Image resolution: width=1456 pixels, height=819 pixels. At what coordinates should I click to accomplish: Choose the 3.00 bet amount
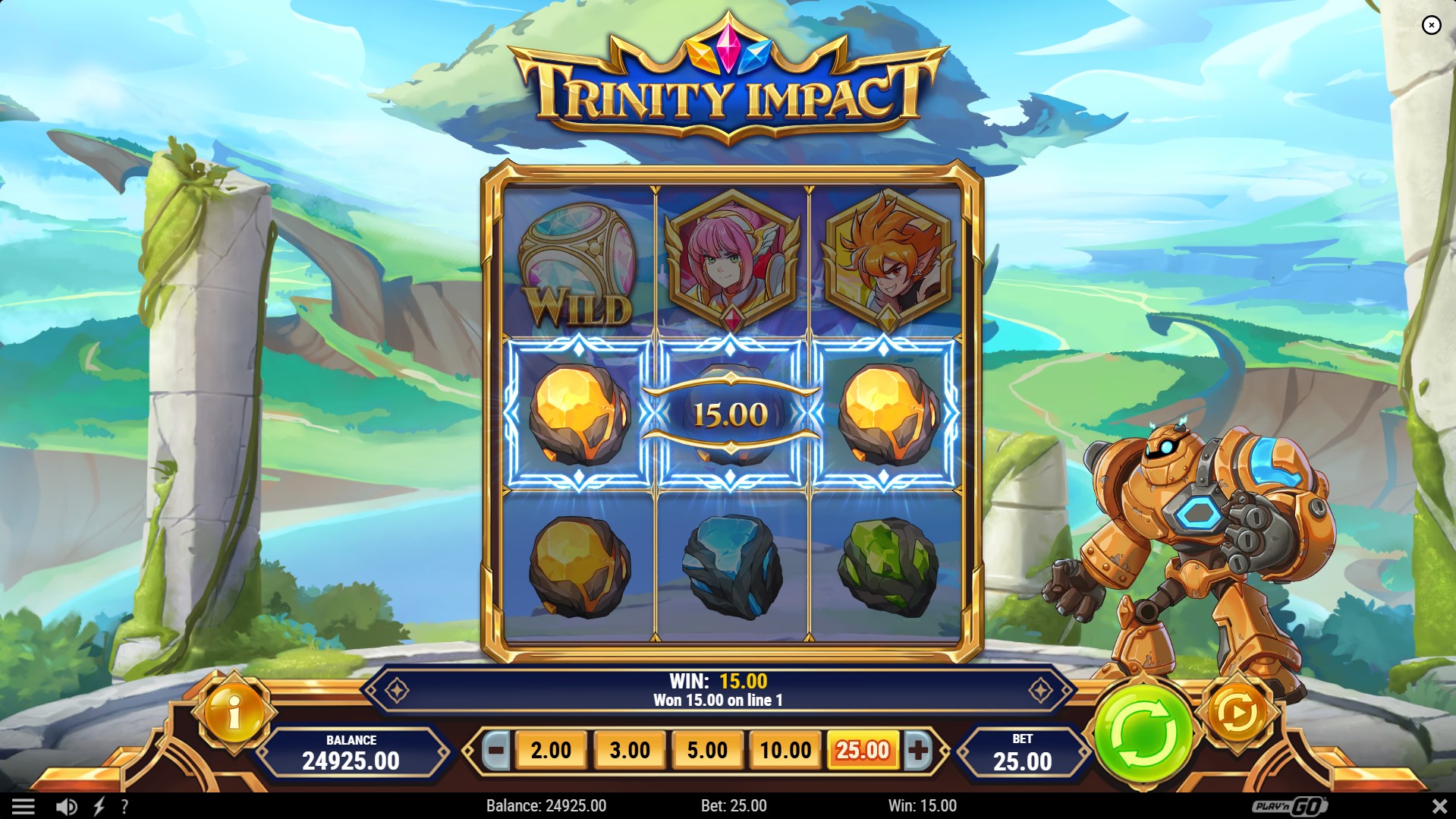(x=630, y=751)
